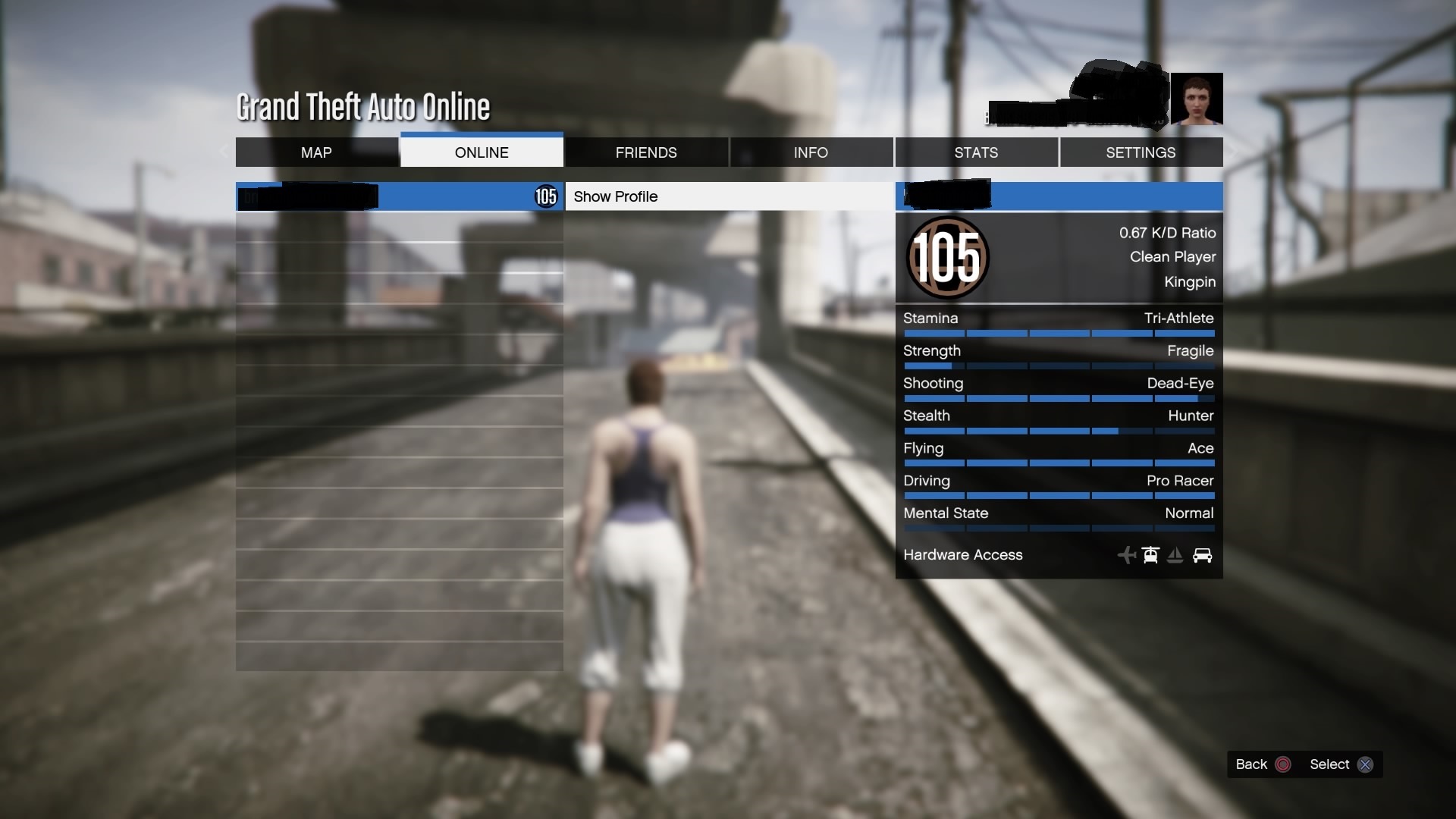Click the boat icon under Hardware Access
Screen dimensions: 1456x819
coord(1175,555)
